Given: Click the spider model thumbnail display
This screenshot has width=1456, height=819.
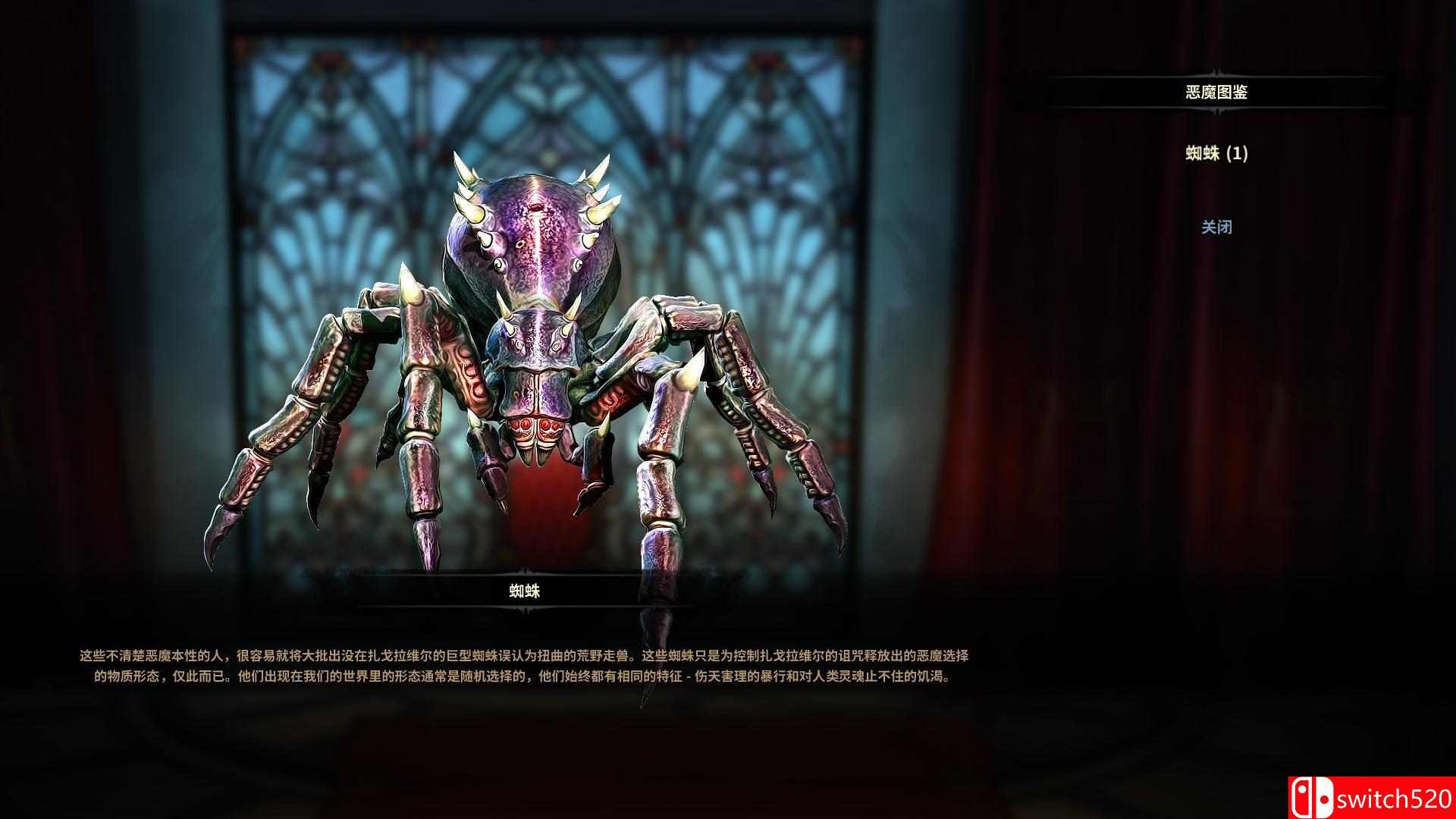Looking at the screenshot, I should [x=531, y=341].
